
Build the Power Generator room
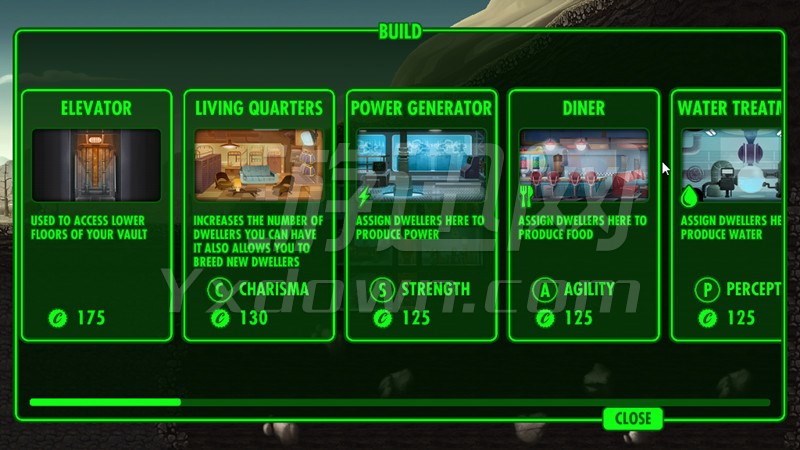click(421, 215)
